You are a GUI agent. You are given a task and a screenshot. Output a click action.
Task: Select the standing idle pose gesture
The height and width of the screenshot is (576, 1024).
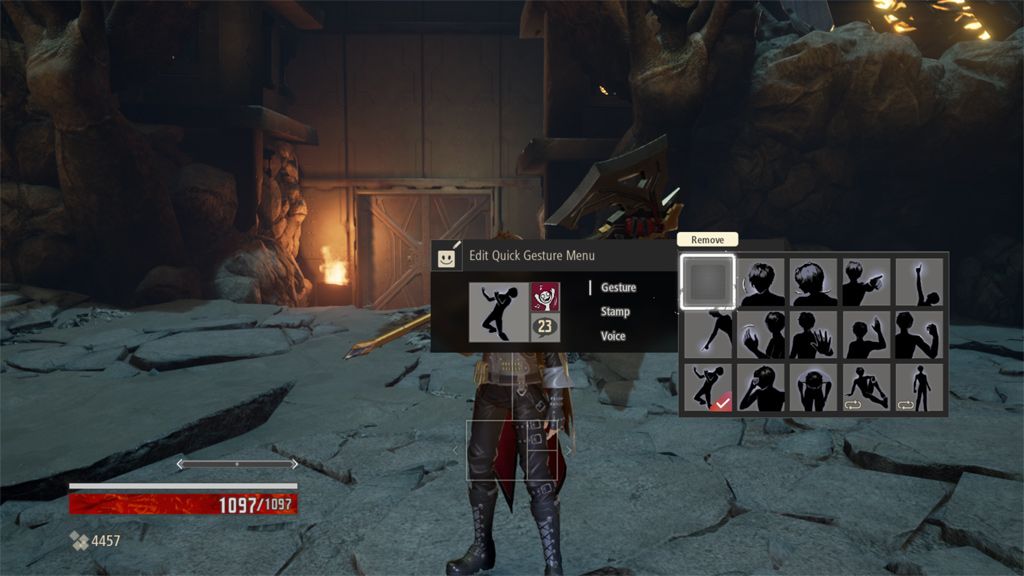[x=919, y=387]
